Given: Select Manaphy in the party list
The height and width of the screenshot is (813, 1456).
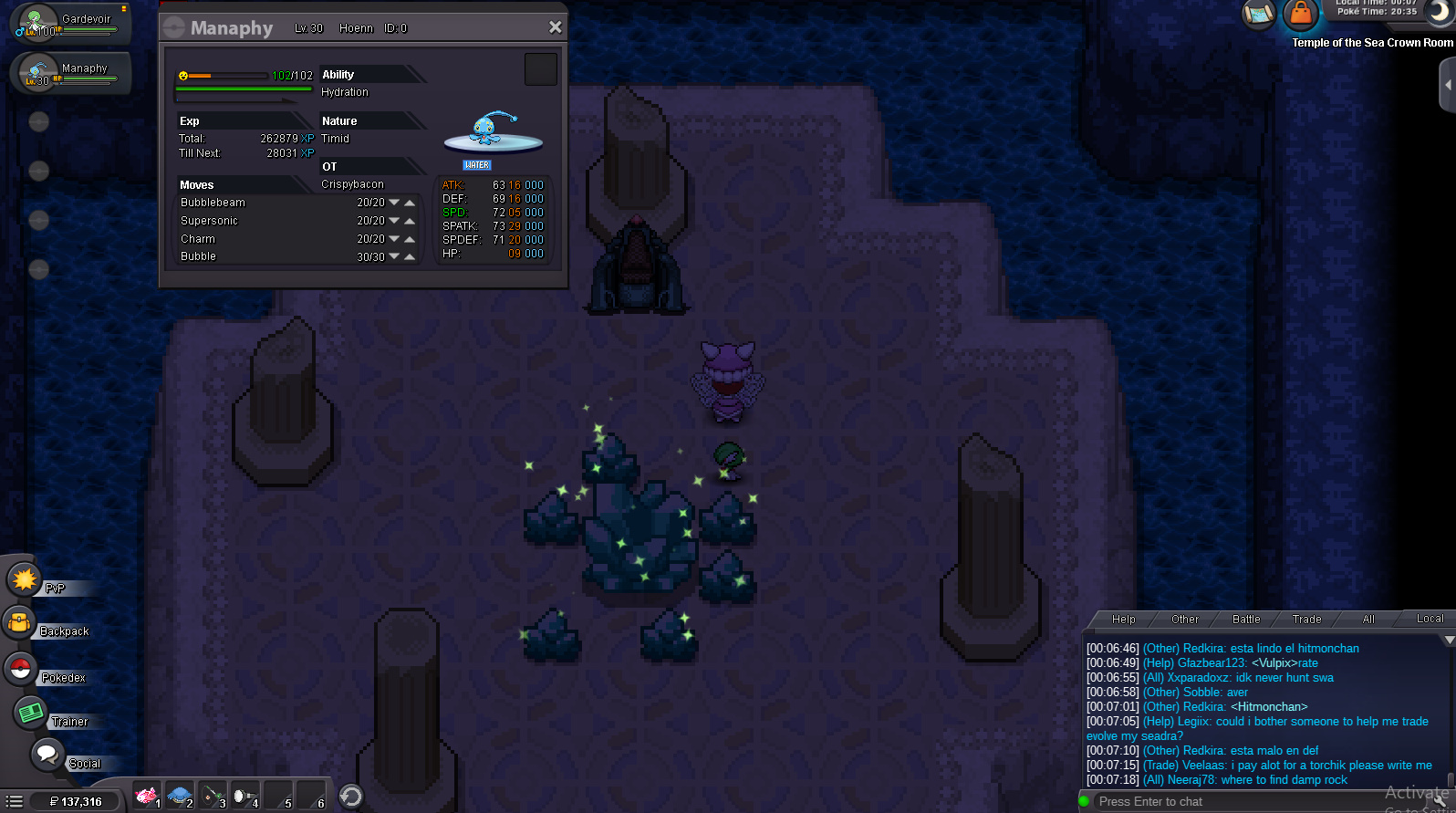Looking at the screenshot, I should pyautogui.click(x=69, y=73).
